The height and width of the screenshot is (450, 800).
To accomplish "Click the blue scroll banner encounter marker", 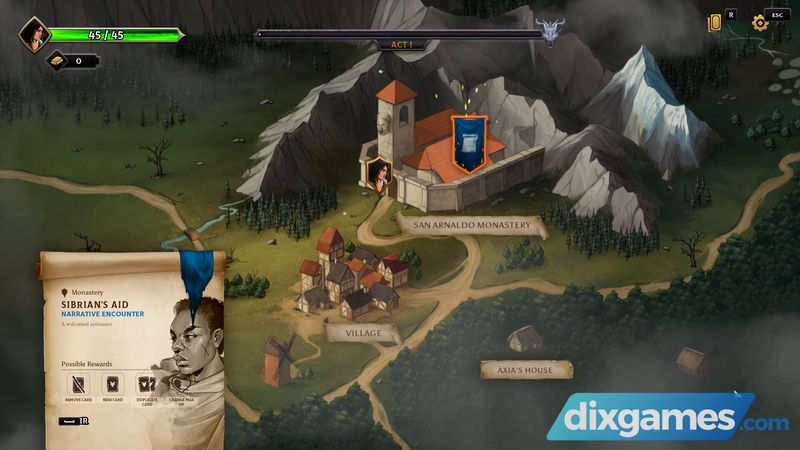I will pyautogui.click(x=469, y=142).
